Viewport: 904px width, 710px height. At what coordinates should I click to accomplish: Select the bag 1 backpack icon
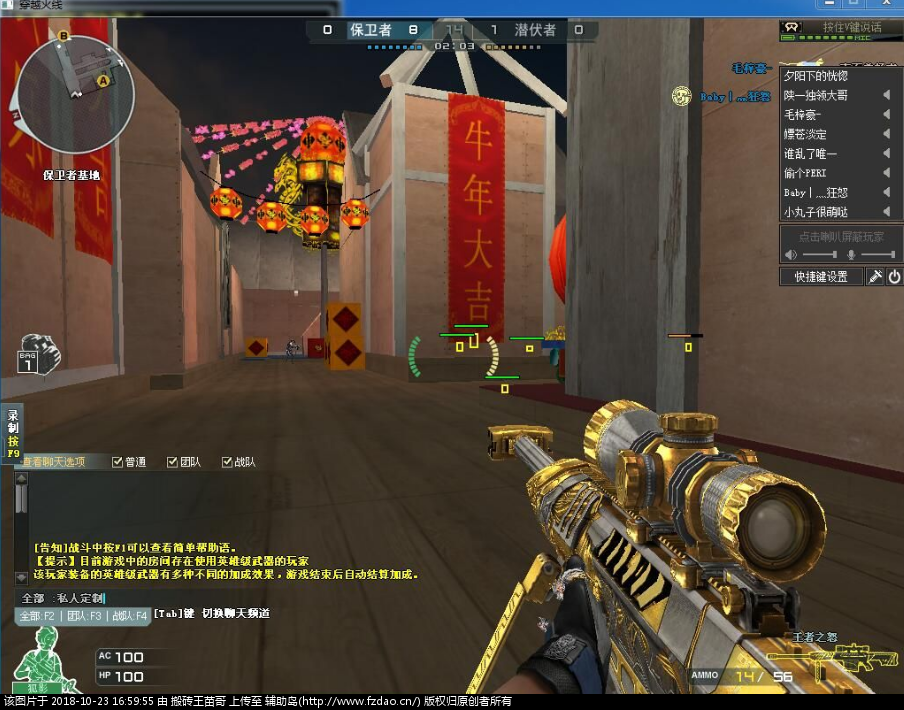pos(39,355)
